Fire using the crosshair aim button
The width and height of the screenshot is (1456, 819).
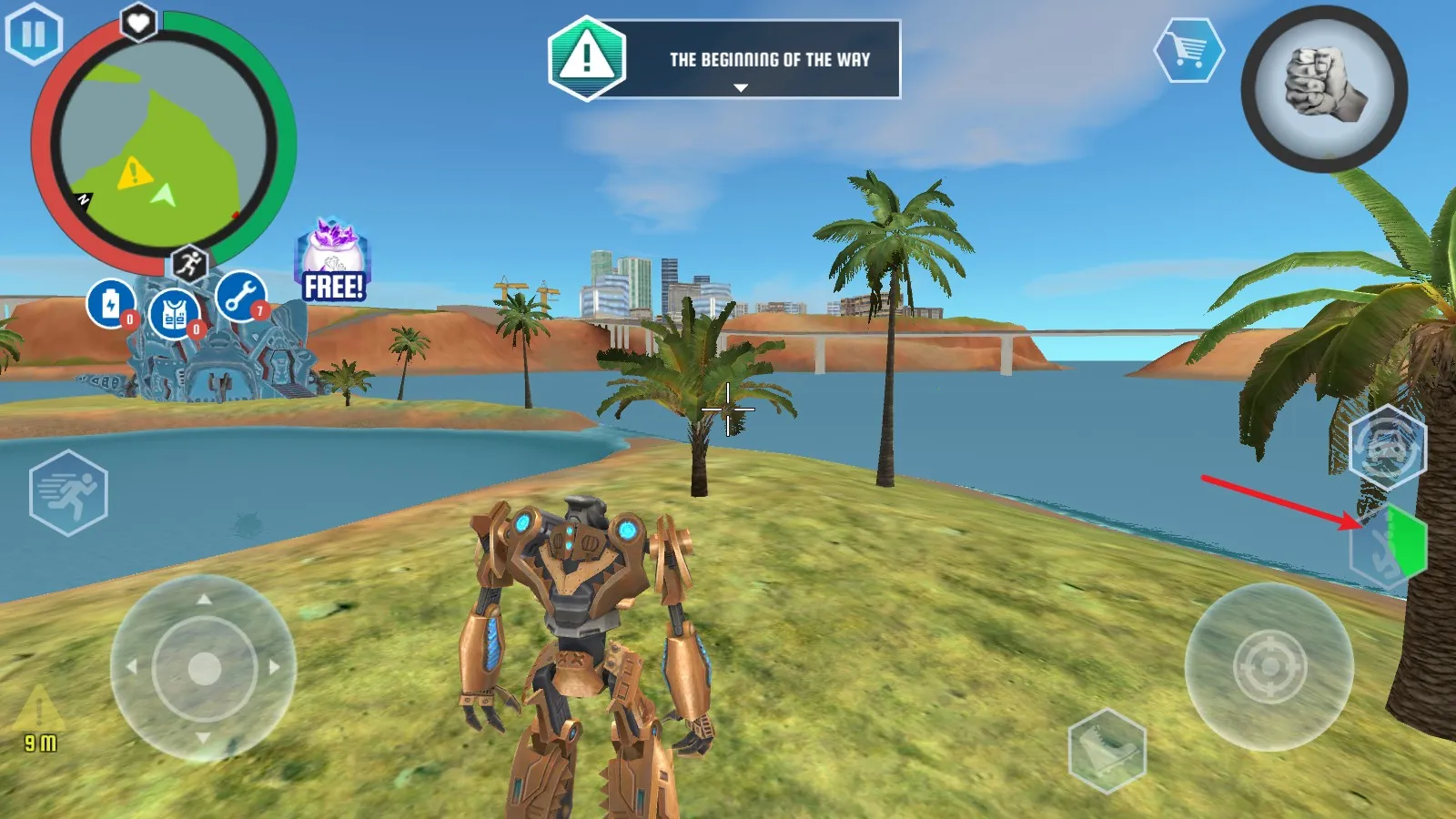pos(1269,667)
